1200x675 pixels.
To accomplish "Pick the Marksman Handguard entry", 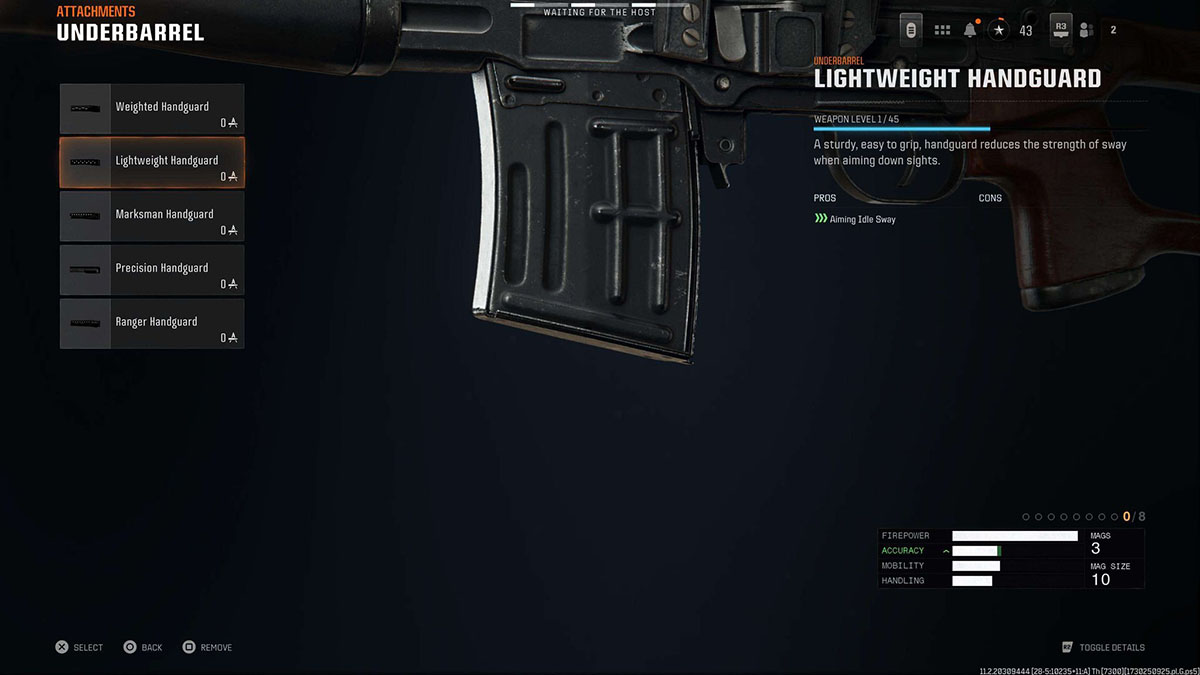I will pyautogui.click(x=152, y=217).
